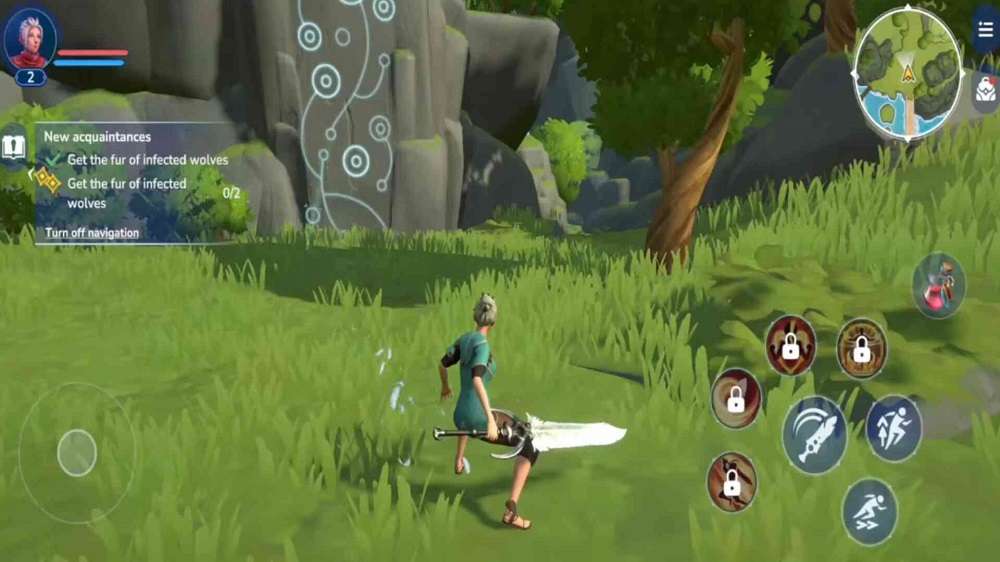Activate the jump action button
Image resolution: width=1000 pixels, height=562 pixels.
[893, 428]
